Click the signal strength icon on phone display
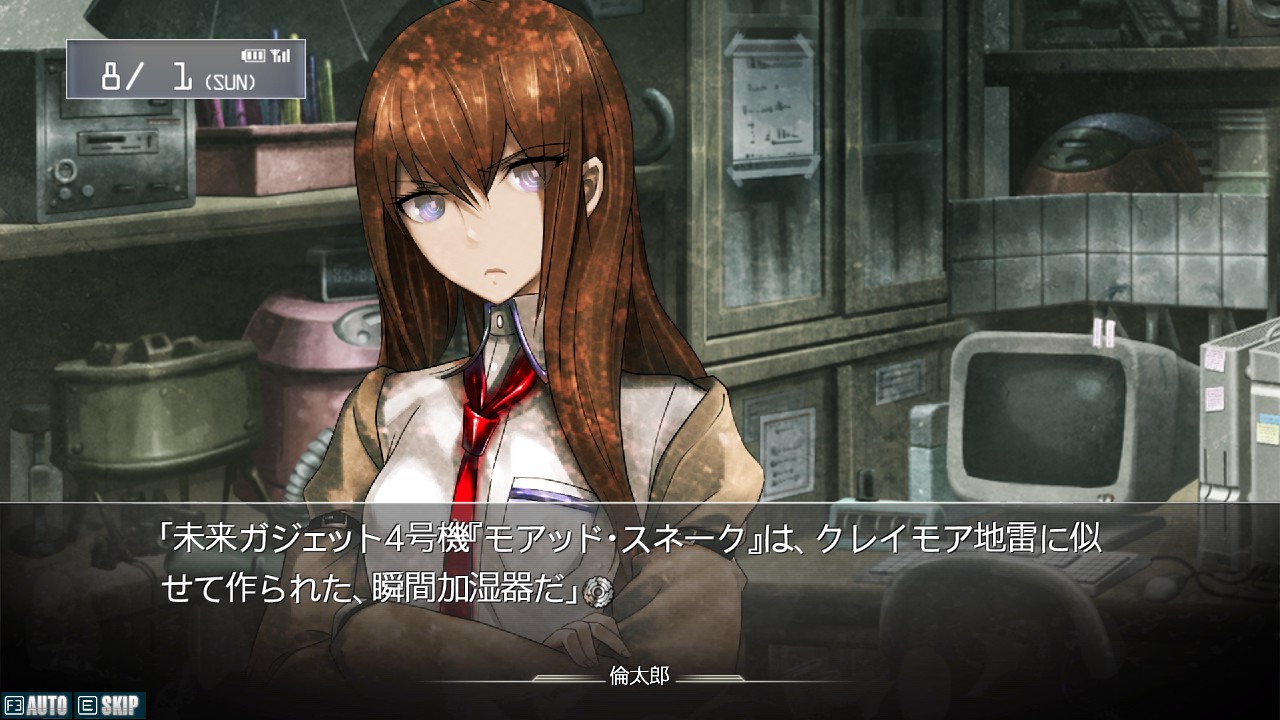Screen dimensions: 1280x720 282,55
